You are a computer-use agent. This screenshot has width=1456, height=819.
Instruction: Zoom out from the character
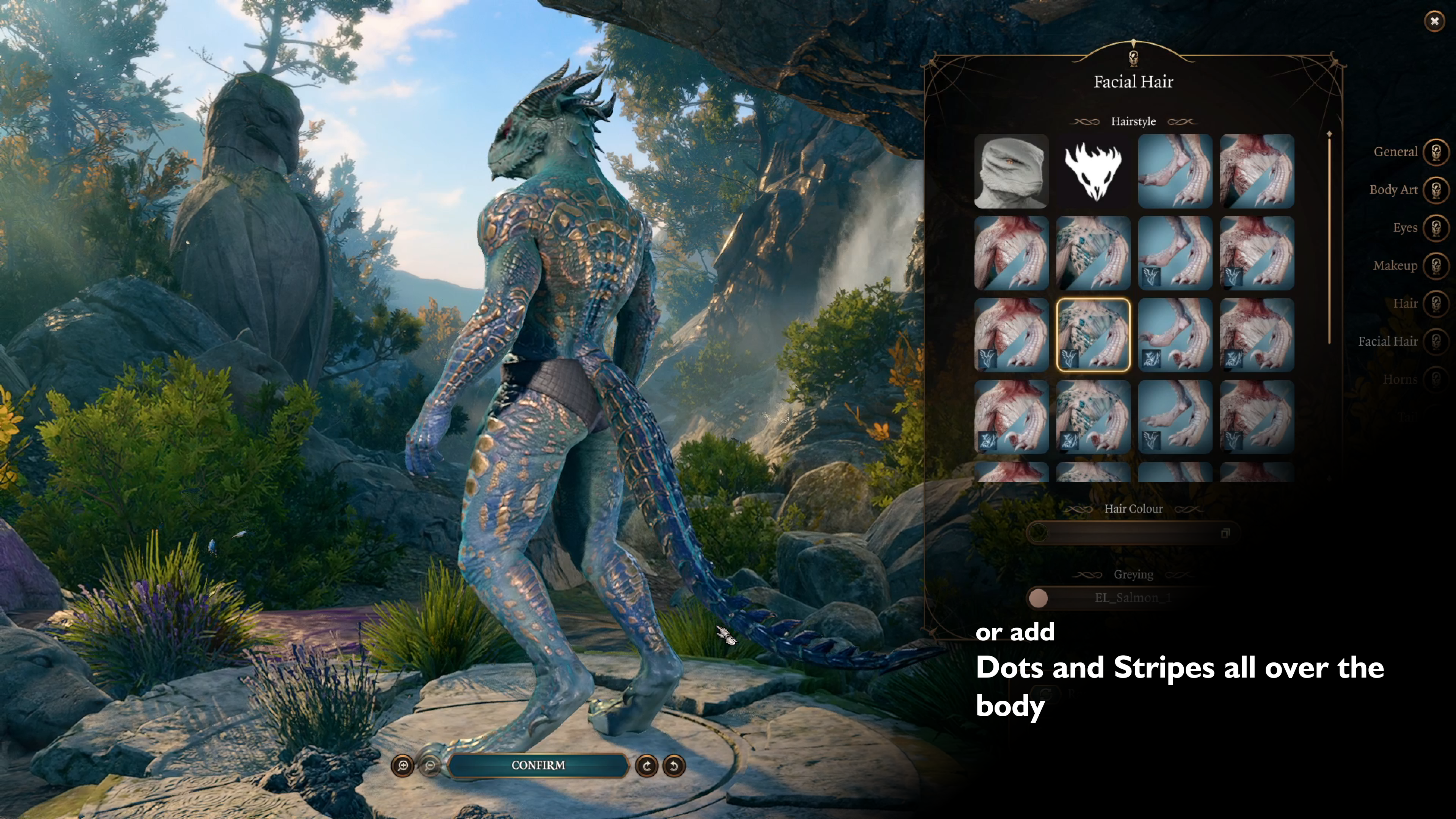coord(430,766)
